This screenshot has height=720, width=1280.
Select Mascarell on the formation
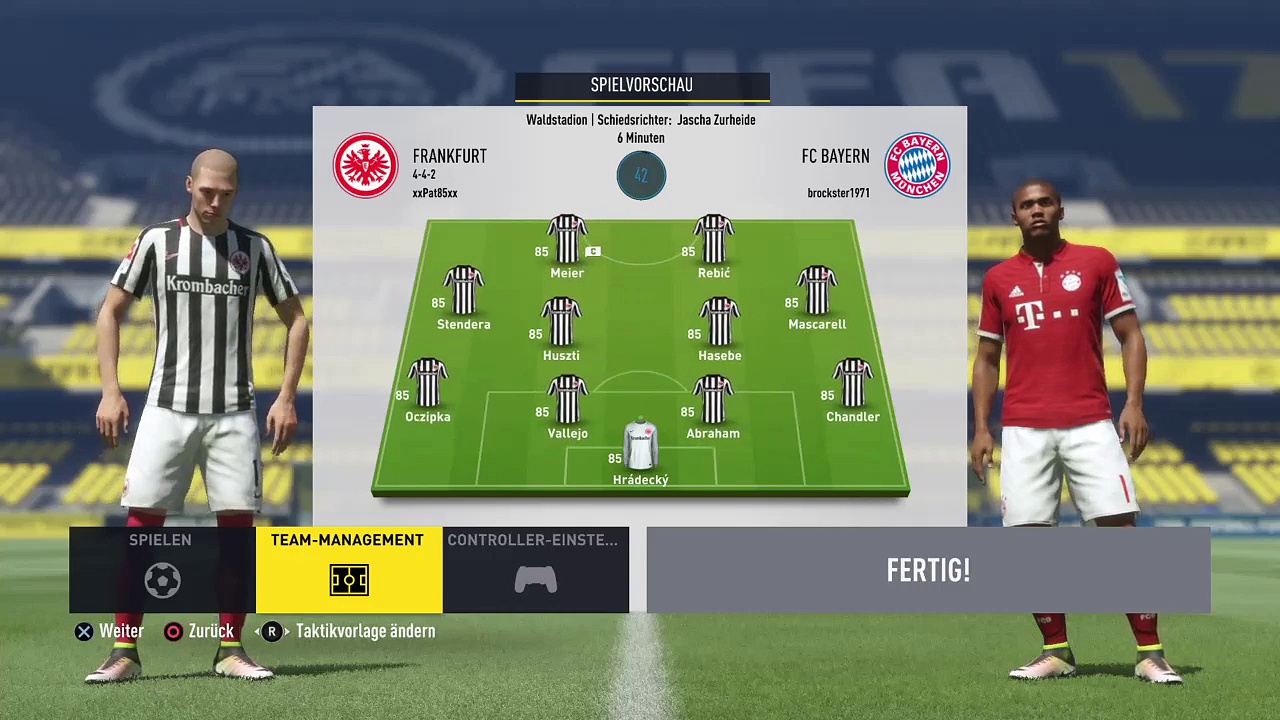pos(817,291)
